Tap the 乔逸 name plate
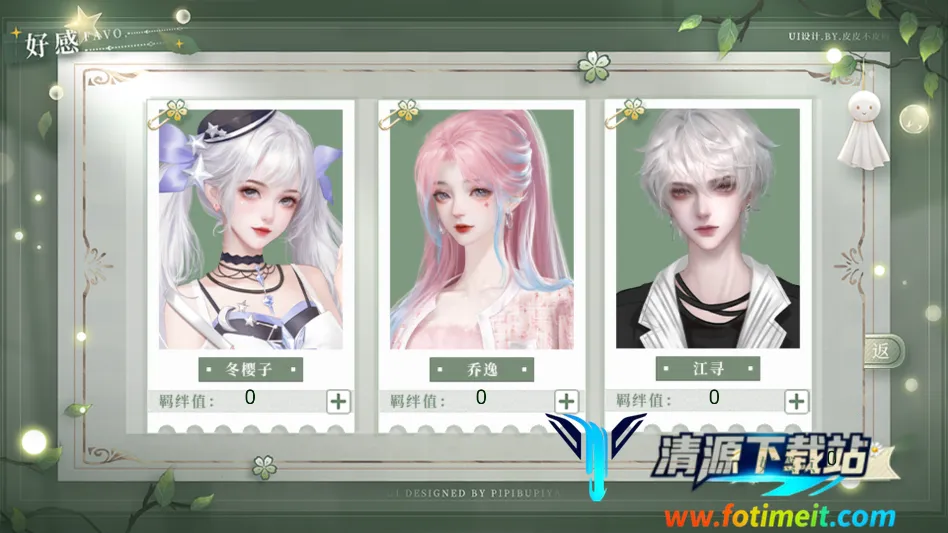Screen dimensions: 948x533 coord(481,369)
